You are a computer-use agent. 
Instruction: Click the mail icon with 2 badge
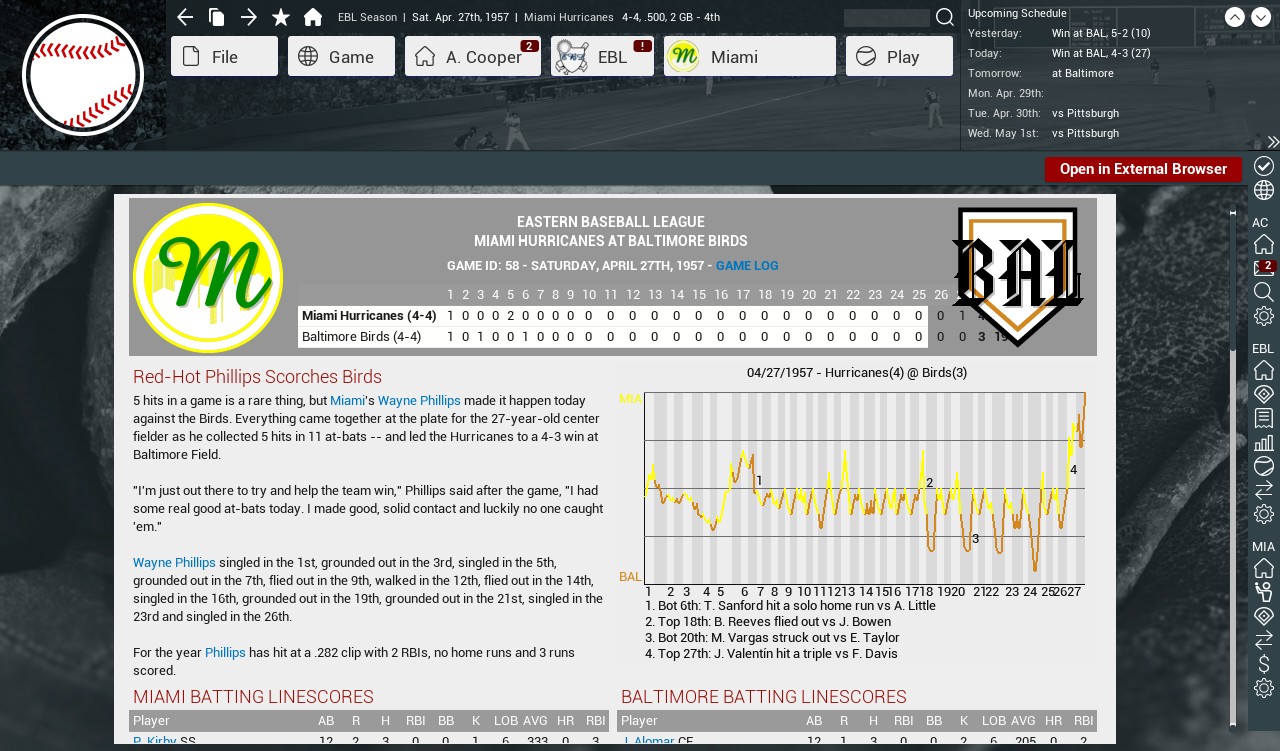(1264, 268)
